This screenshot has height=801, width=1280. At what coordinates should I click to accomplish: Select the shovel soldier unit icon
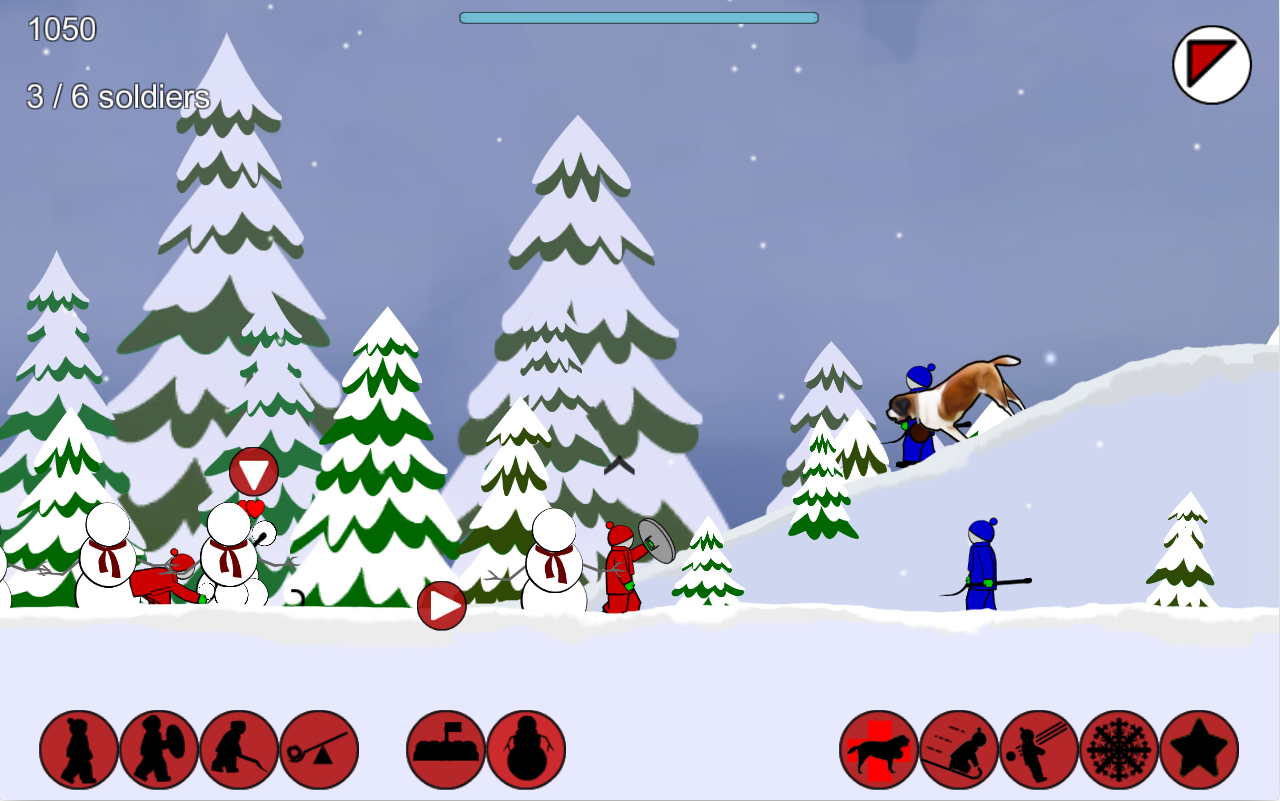coord(237,749)
